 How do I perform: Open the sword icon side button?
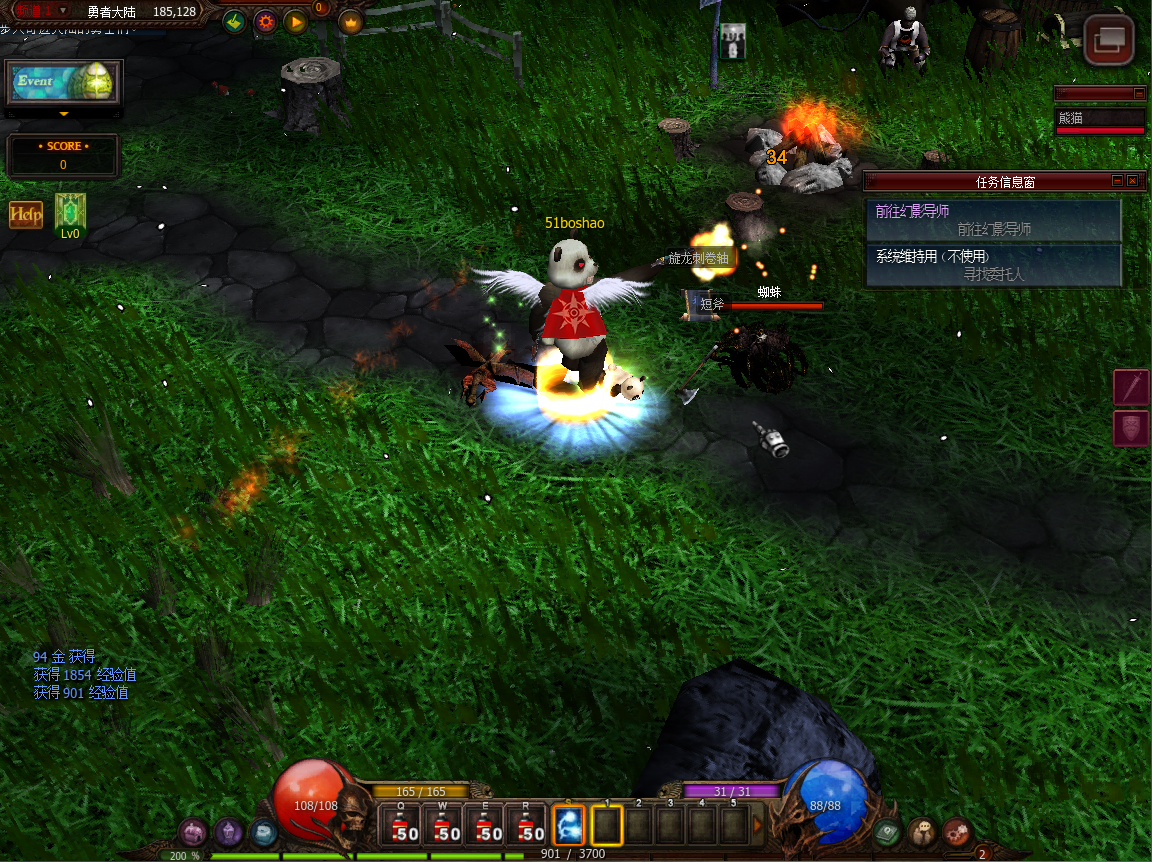point(1131,387)
